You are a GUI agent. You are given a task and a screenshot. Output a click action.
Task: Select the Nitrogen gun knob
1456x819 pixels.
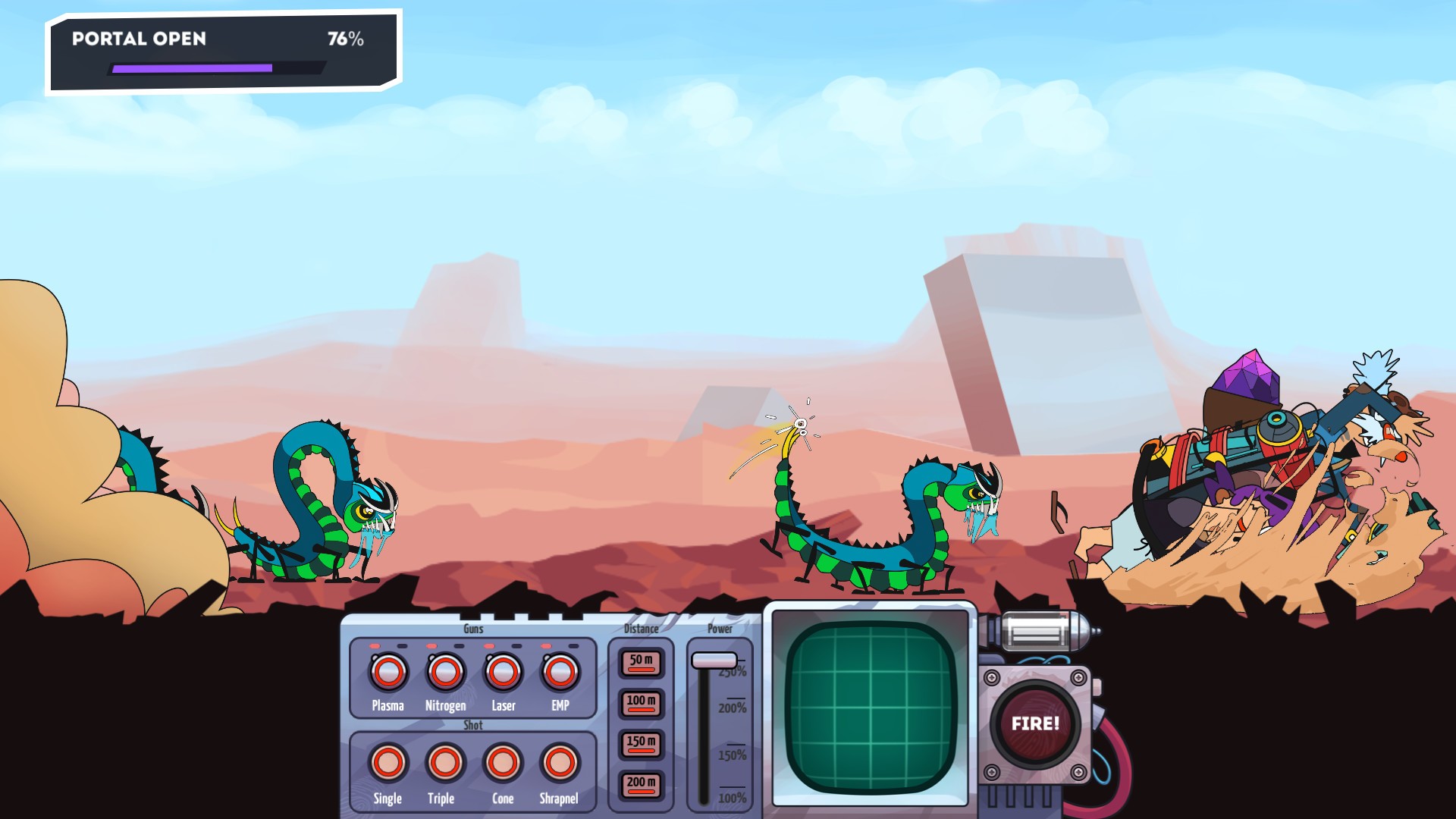point(445,672)
